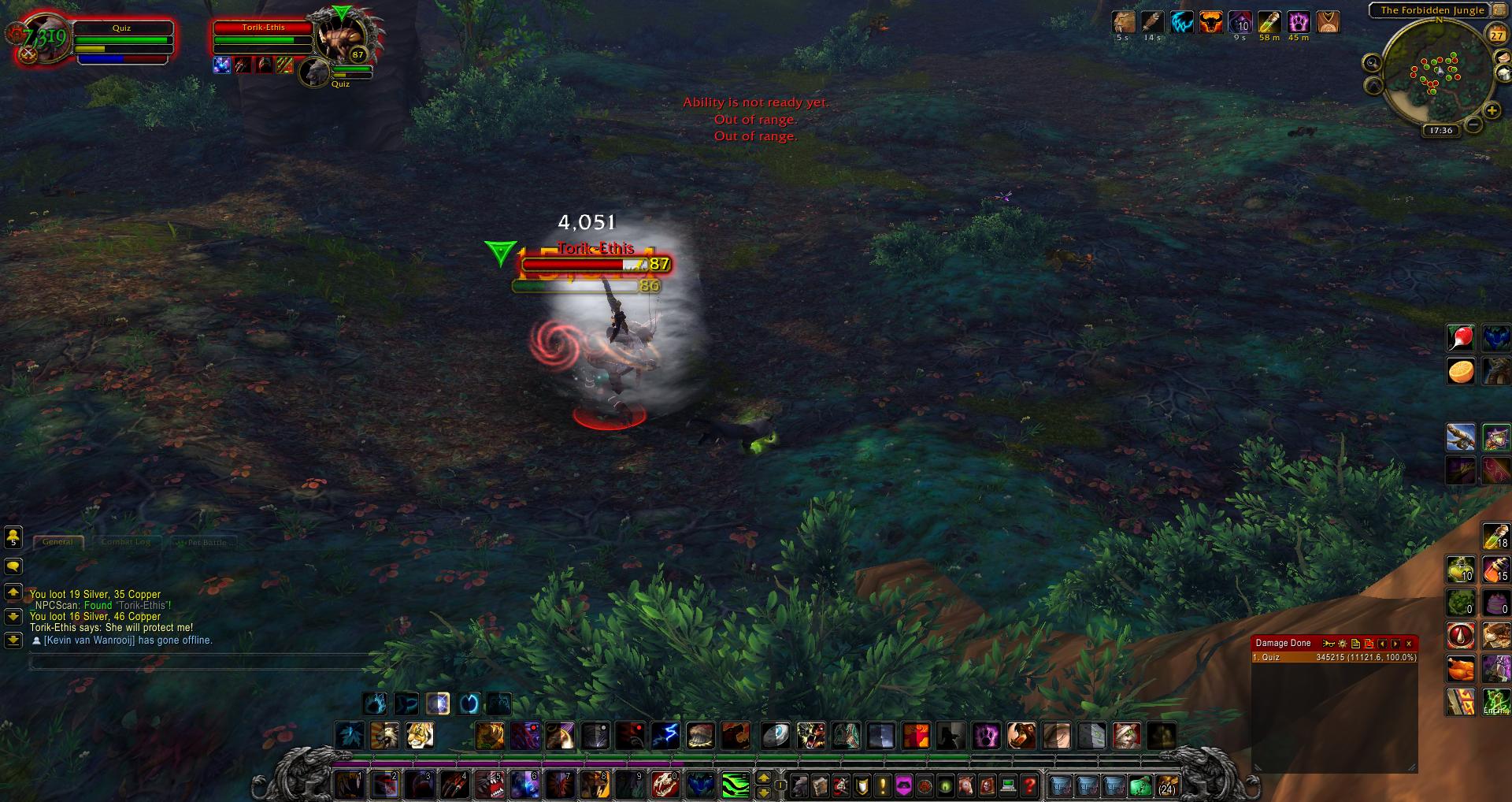This screenshot has width=1512, height=802.
Task: Close the Damage Done meter window
Action: tap(1409, 644)
